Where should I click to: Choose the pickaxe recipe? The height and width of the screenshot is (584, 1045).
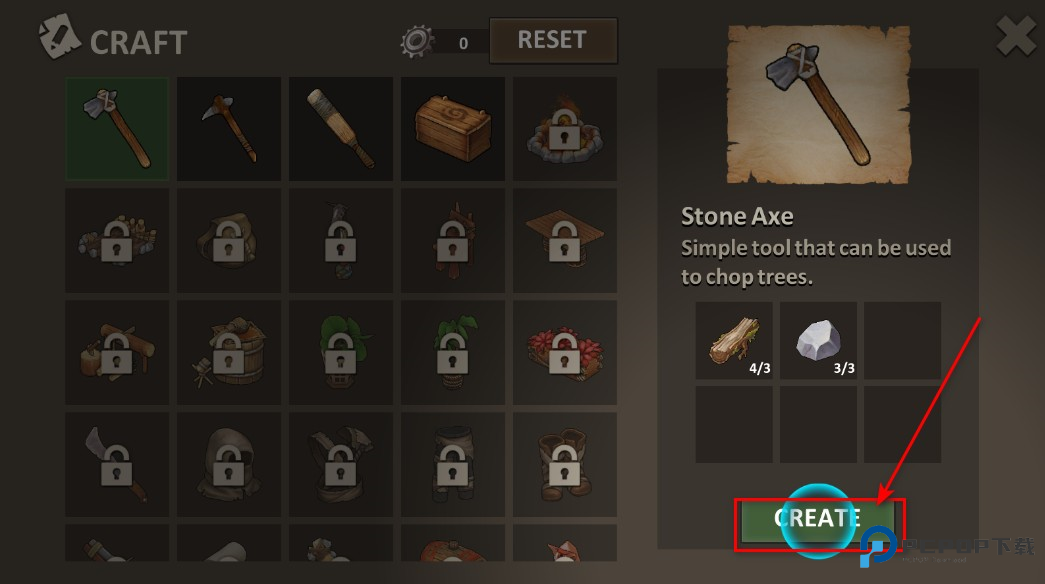click(x=229, y=129)
